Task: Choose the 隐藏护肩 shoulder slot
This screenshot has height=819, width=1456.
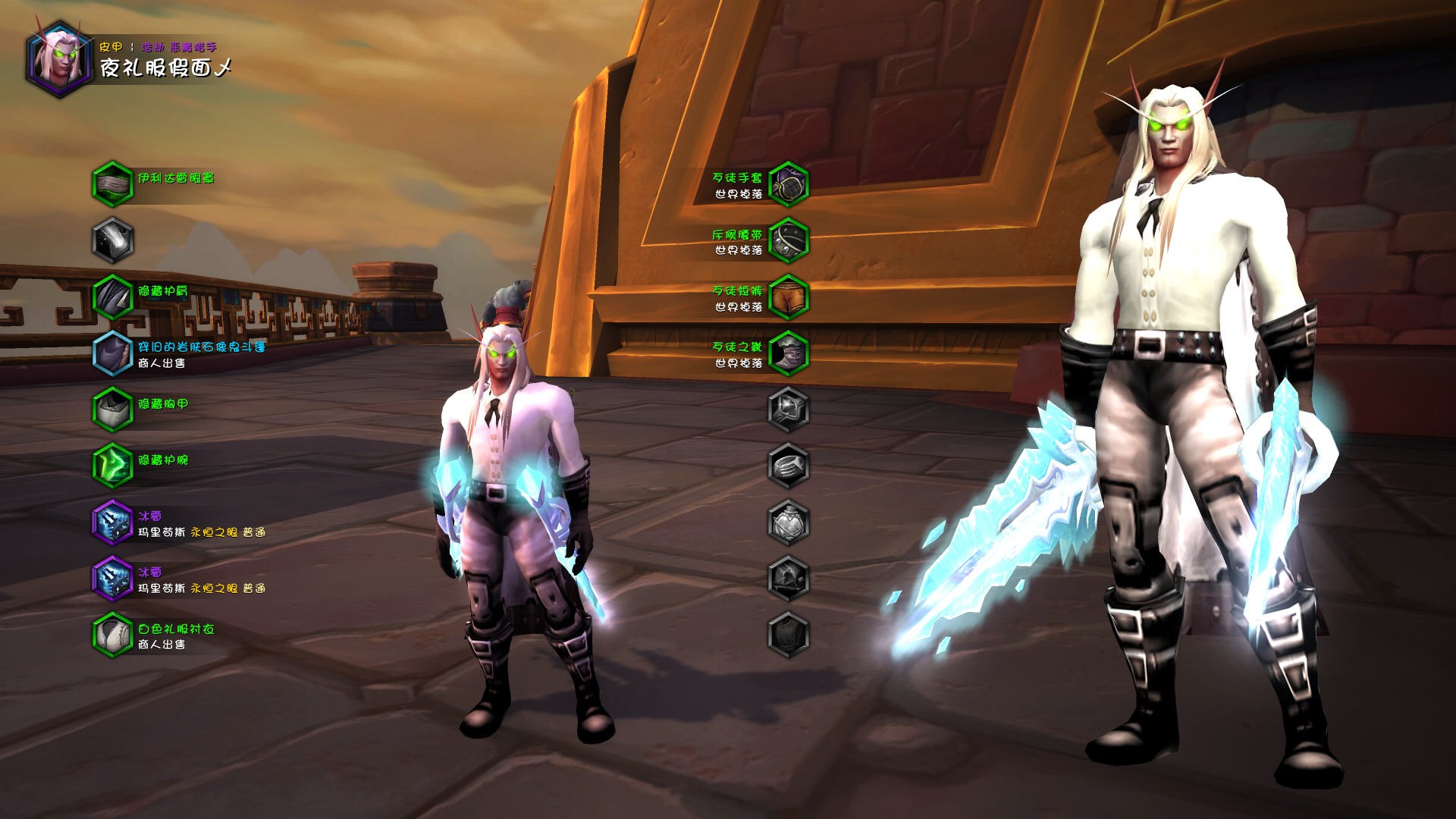Action: point(112,297)
